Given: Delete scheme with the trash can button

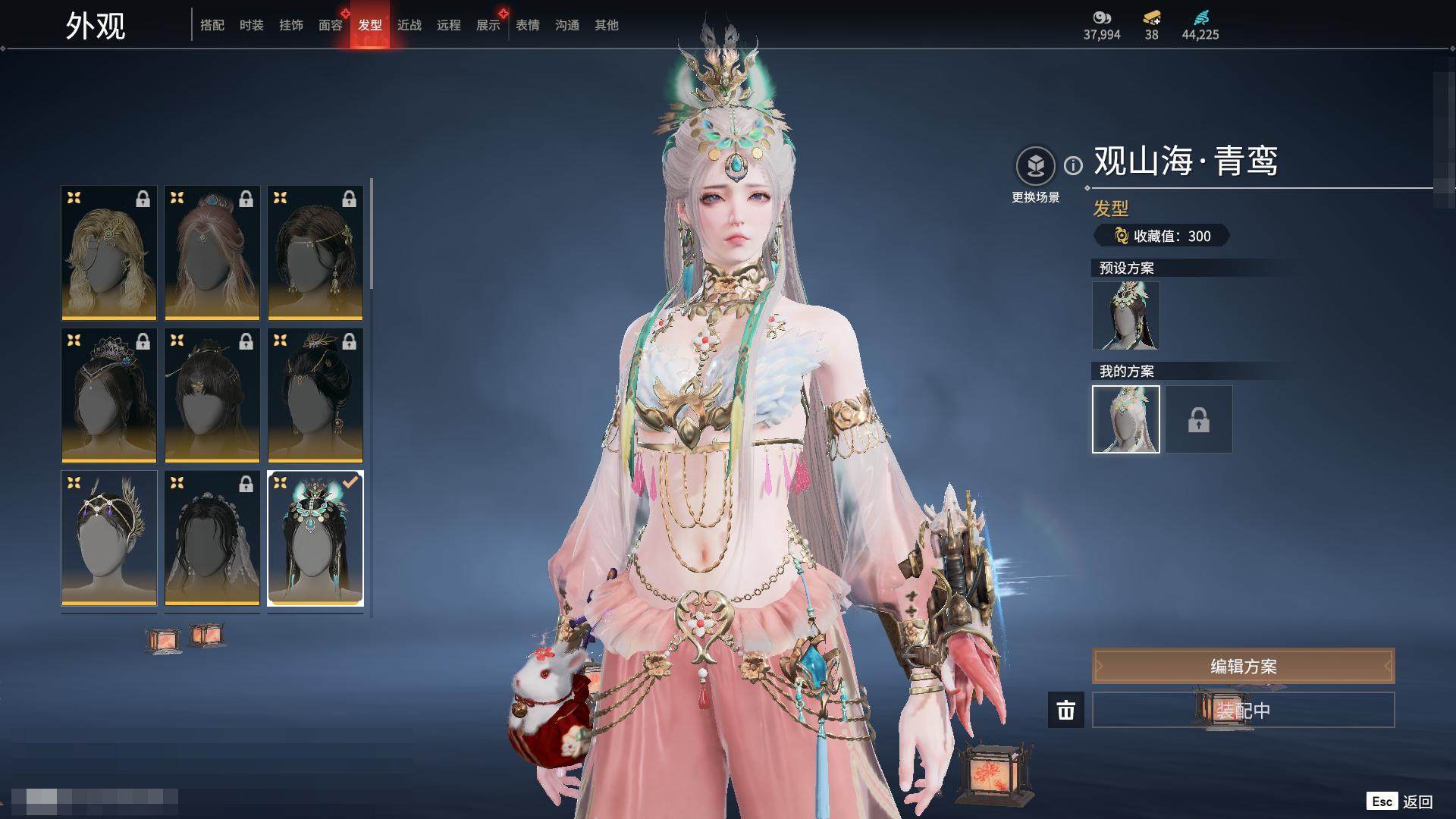Looking at the screenshot, I should 1065,710.
